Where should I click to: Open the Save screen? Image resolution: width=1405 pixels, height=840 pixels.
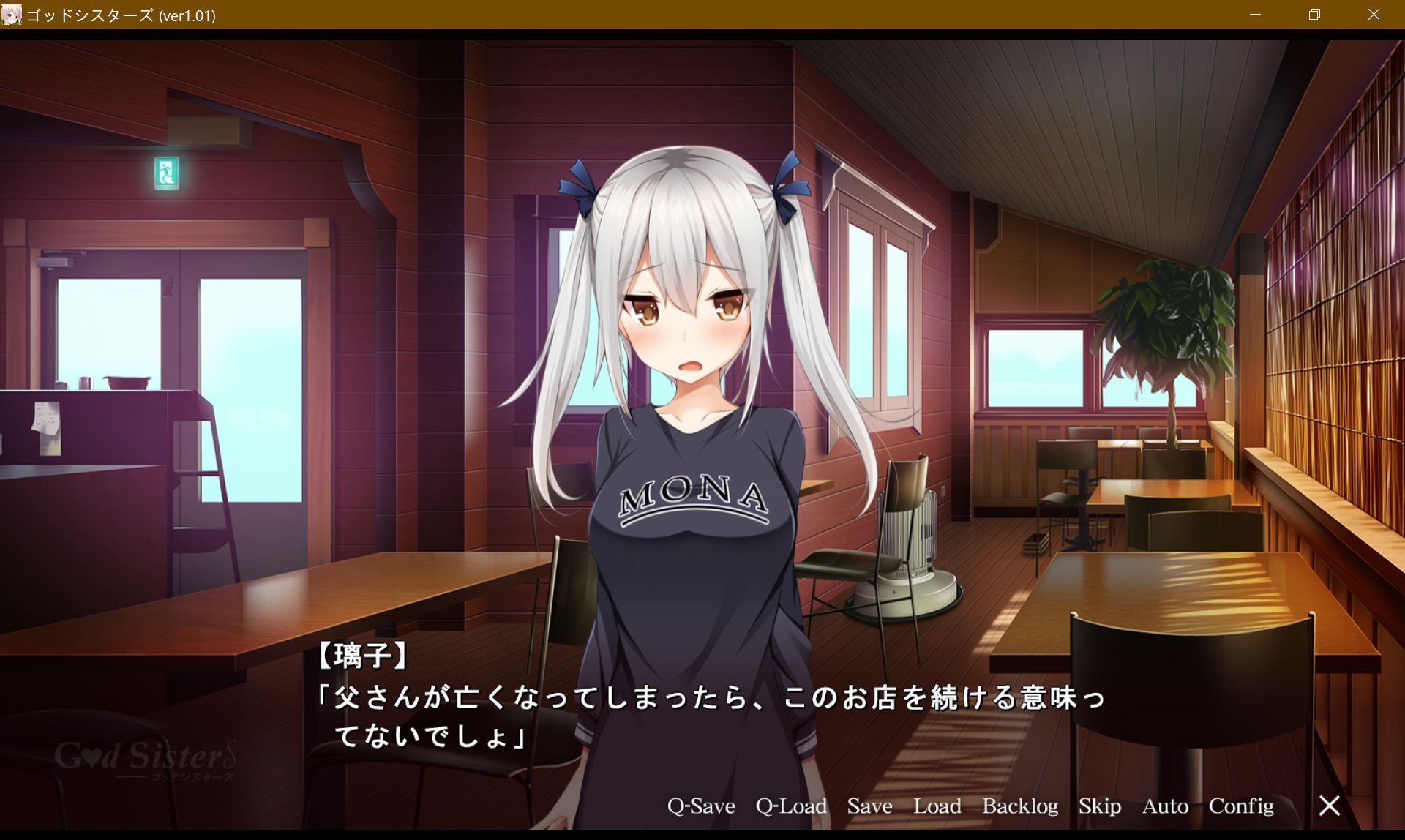coord(869,806)
